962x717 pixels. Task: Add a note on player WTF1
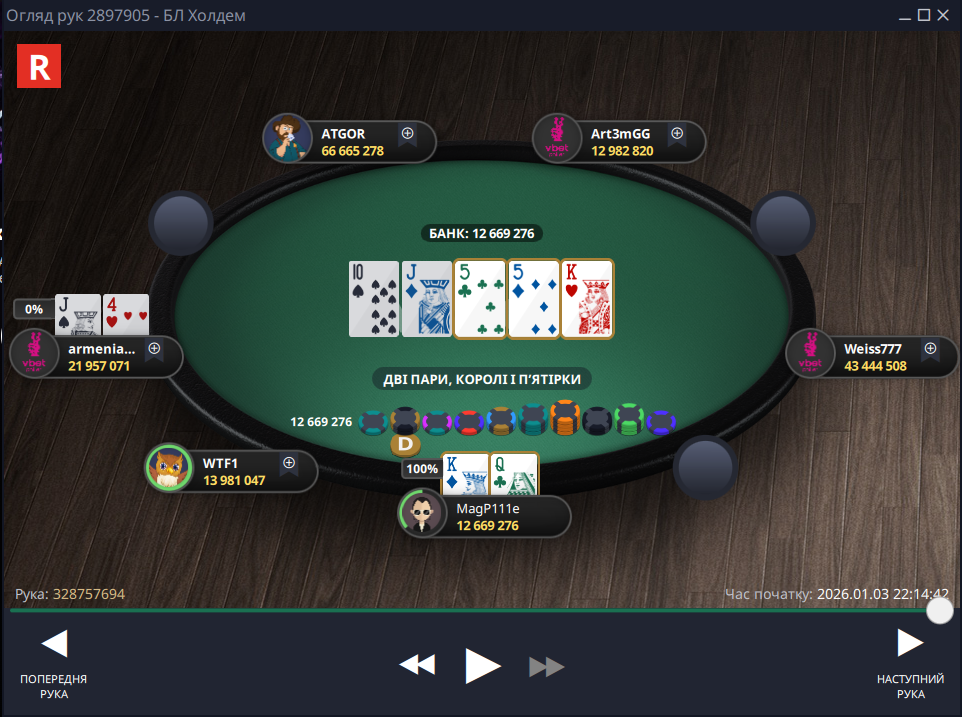289,463
